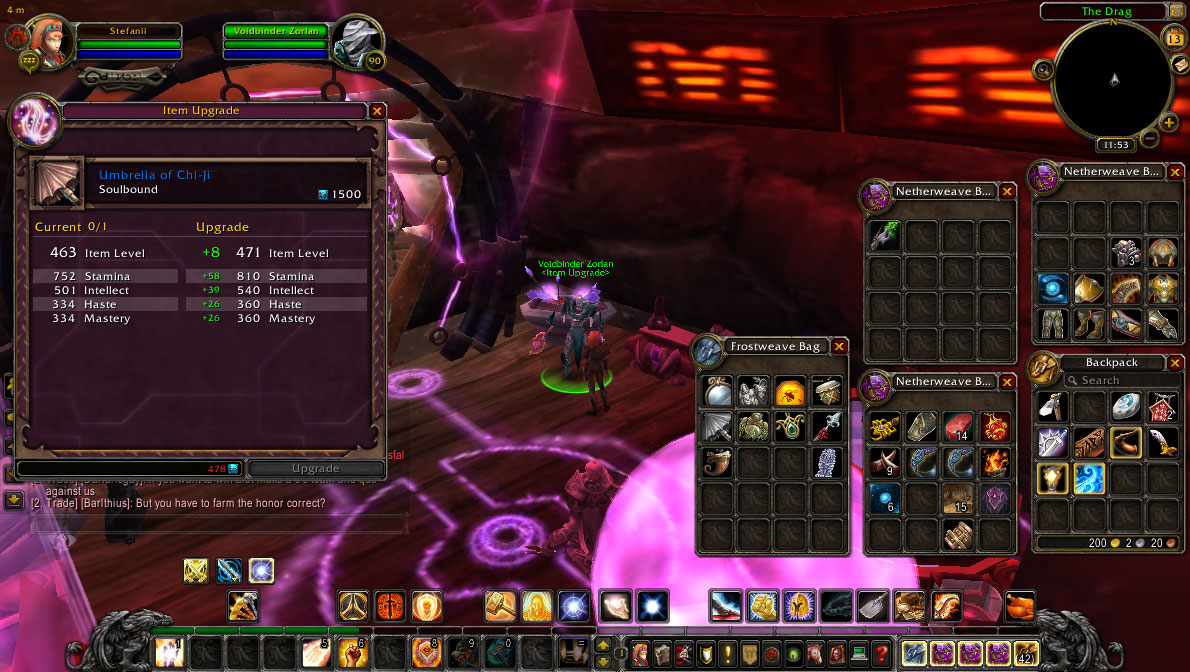Select the raw meat stack of 14
The height and width of the screenshot is (672, 1190).
click(957, 428)
